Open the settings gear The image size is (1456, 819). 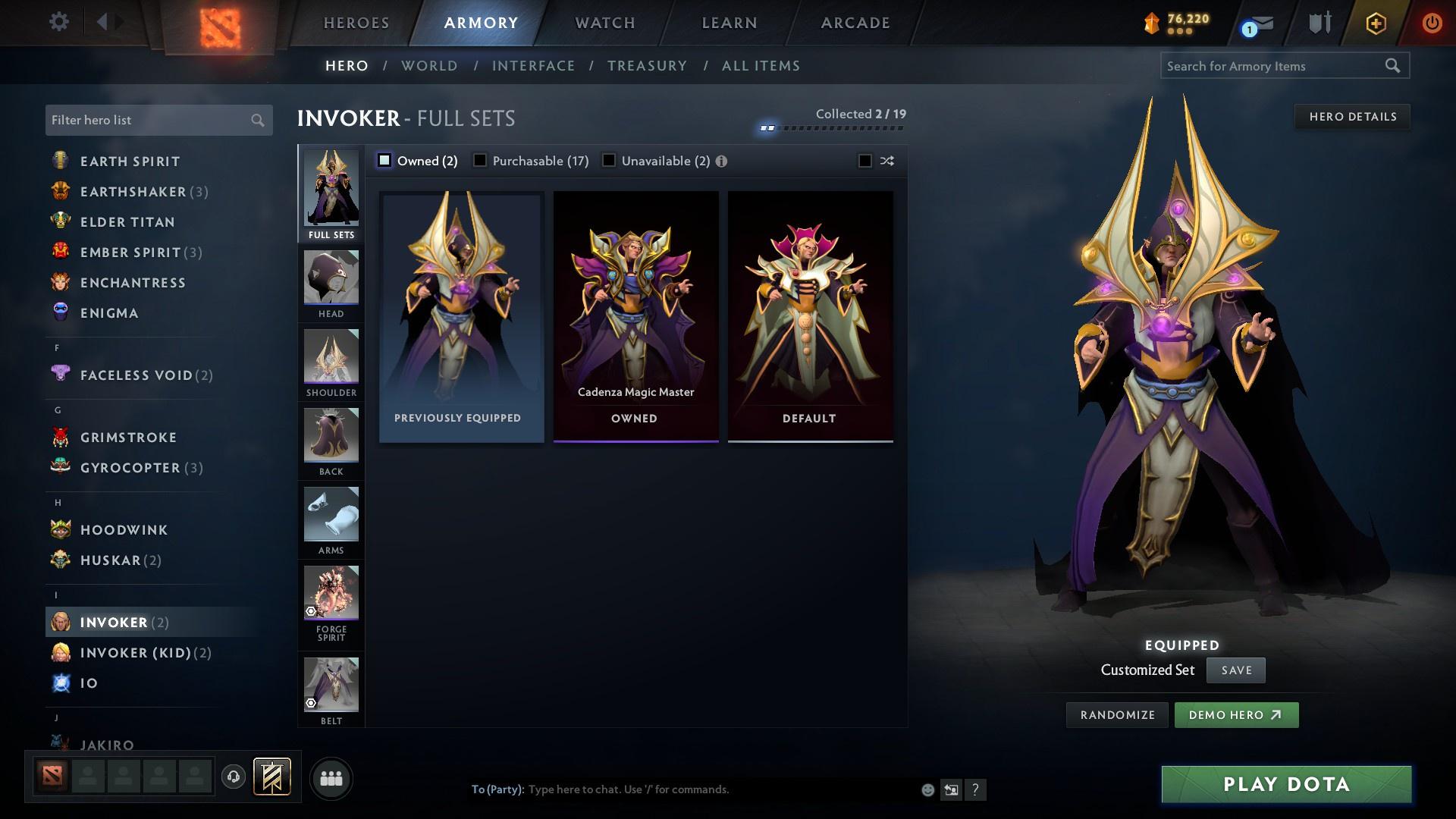point(58,22)
